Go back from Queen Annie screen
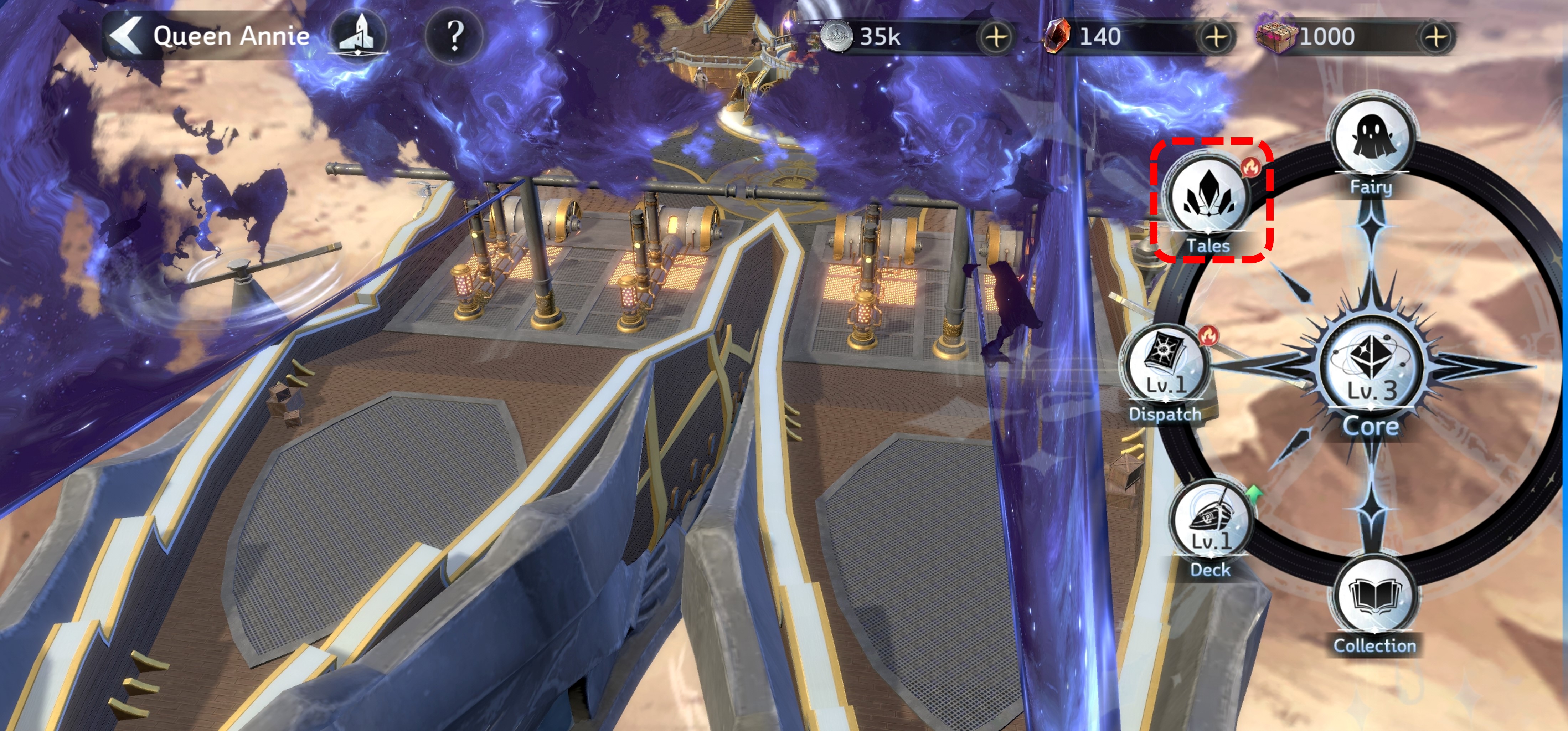The image size is (1568, 731). 126,35
